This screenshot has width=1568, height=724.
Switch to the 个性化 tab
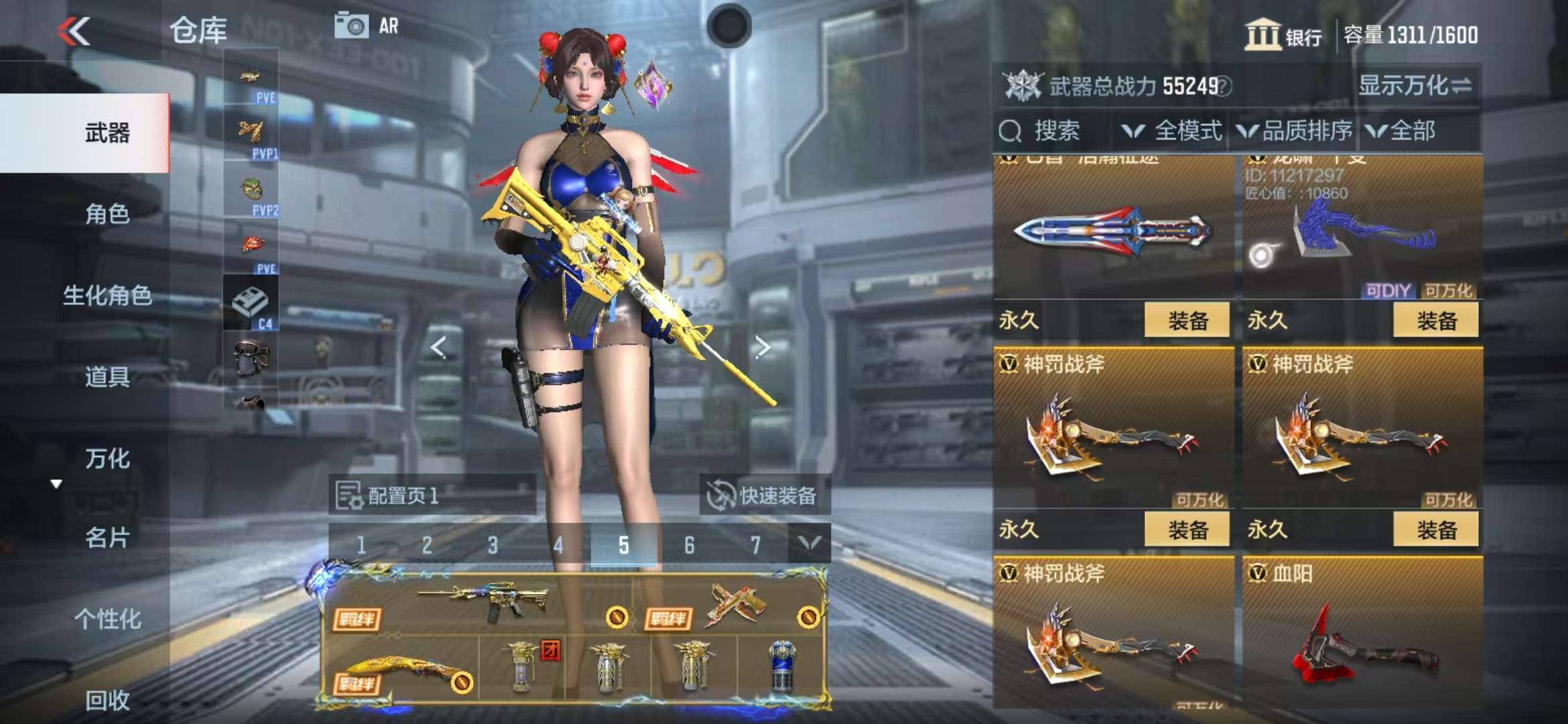(107, 619)
